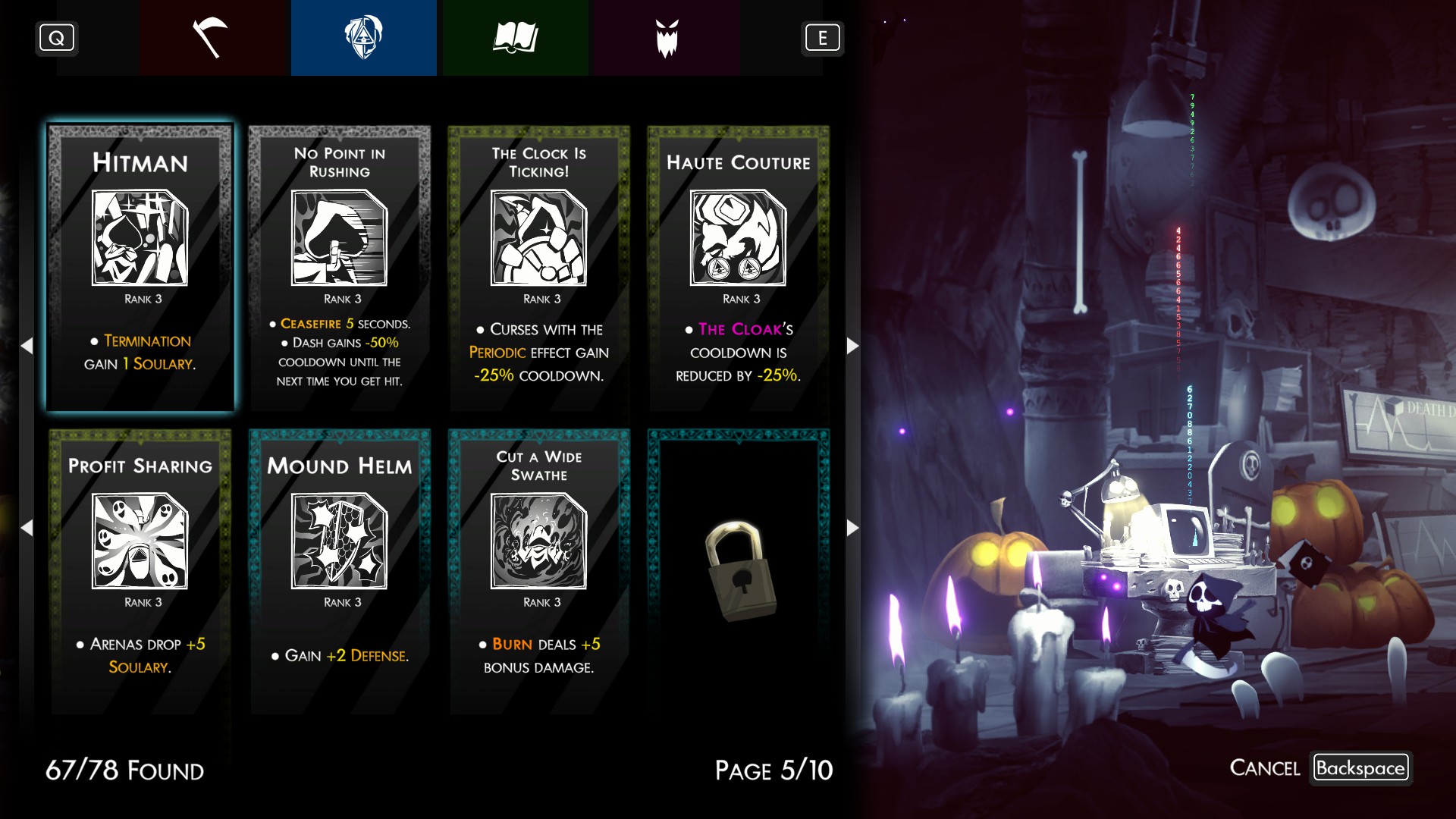This screenshot has width=1456, height=819.
Task: Switch to the scythe weapons tab
Action: (212, 38)
